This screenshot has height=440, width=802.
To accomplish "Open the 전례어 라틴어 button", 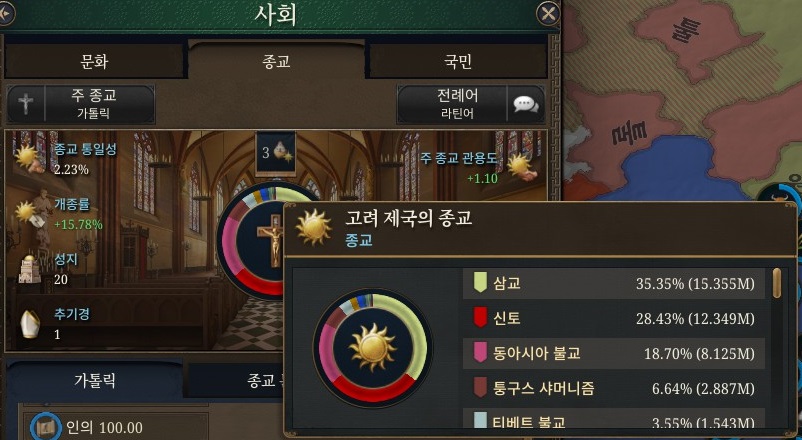I will [470, 104].
